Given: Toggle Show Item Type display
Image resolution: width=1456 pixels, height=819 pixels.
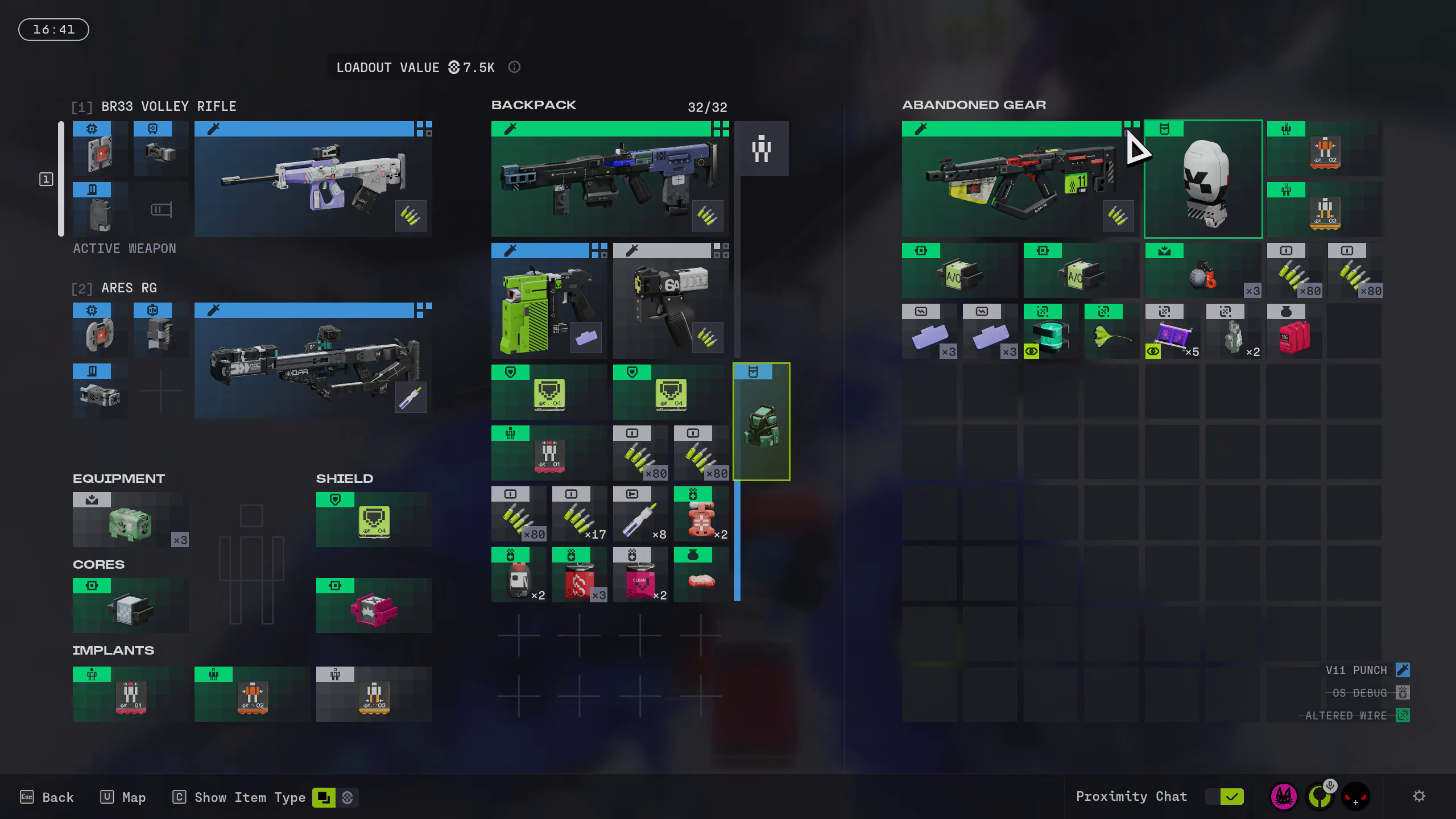Looking at the screenshot, I should click(x=324, y=797).
